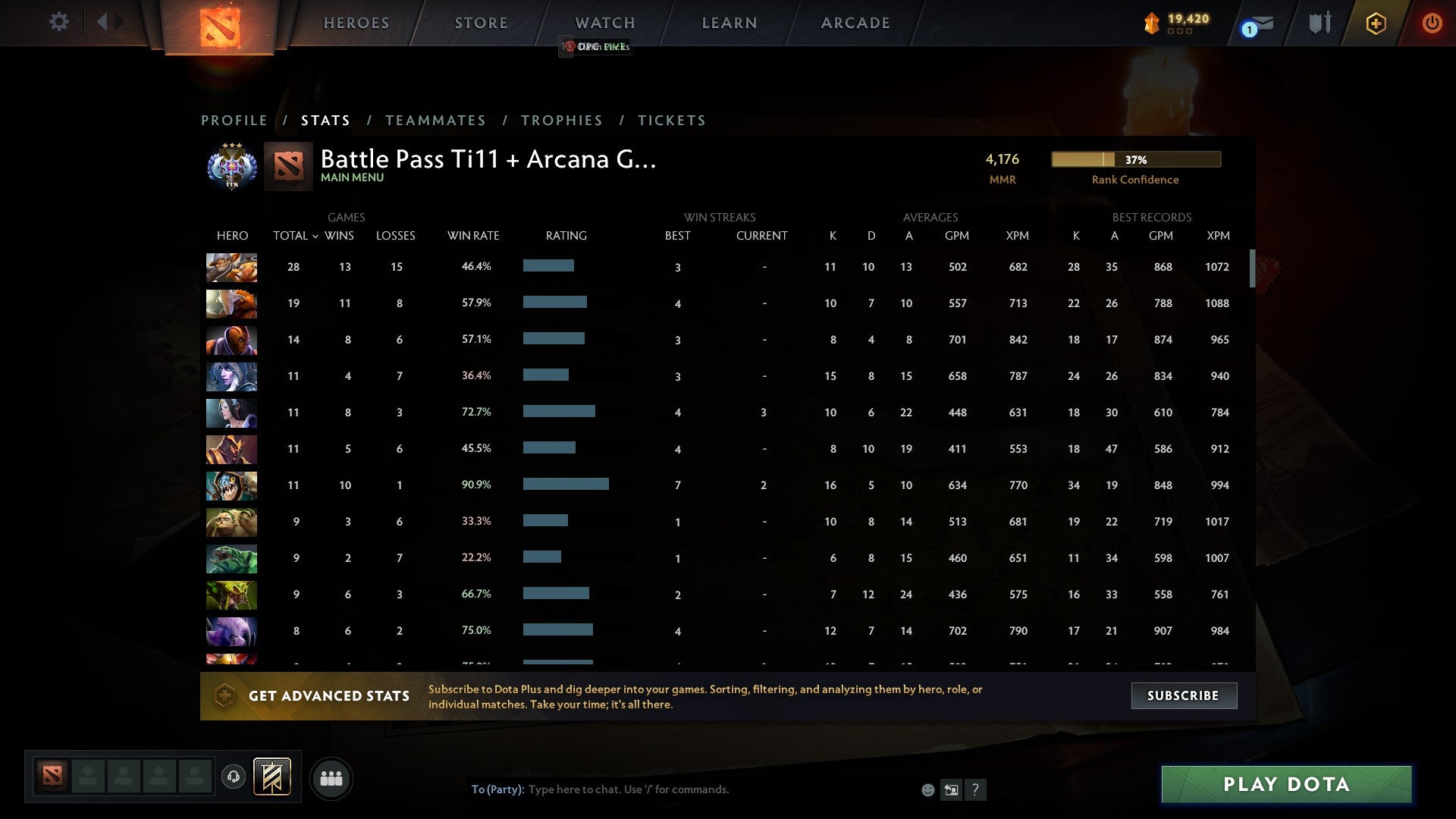Switch to the TEAMMATES tab
The height and width of the screenshot is (819, 1456).
point(436,120)
